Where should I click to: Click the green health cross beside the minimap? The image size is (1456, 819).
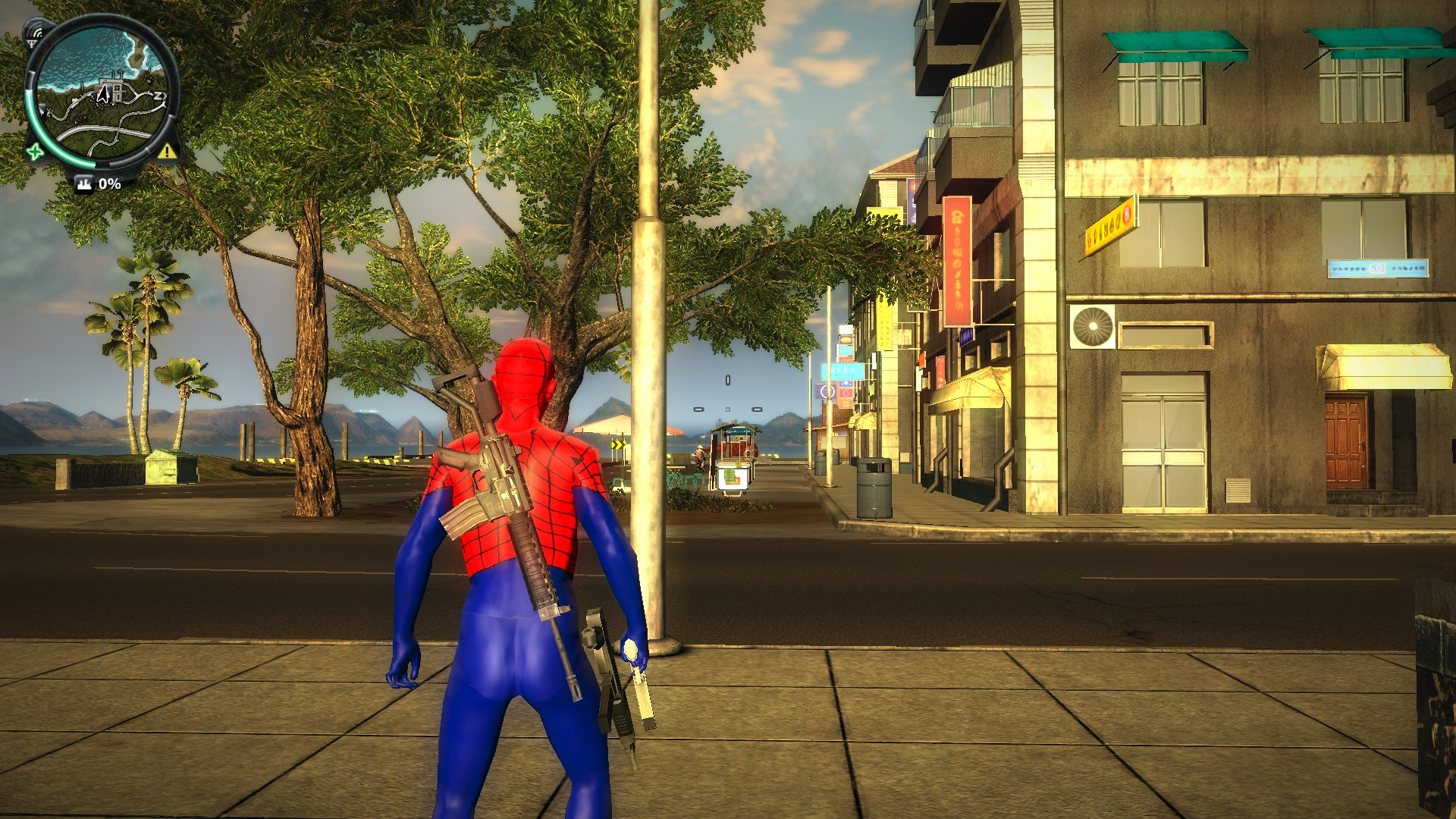pos(35,152)
